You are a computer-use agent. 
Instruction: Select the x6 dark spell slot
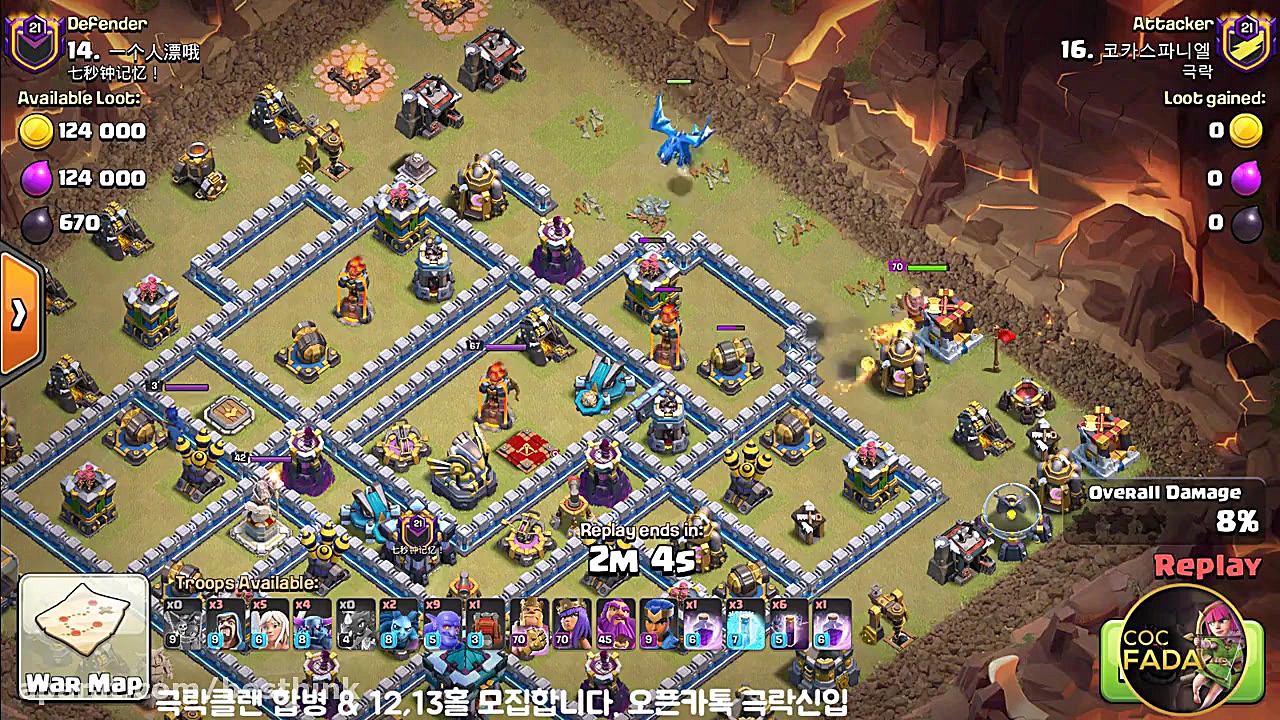tap(789, 625)
